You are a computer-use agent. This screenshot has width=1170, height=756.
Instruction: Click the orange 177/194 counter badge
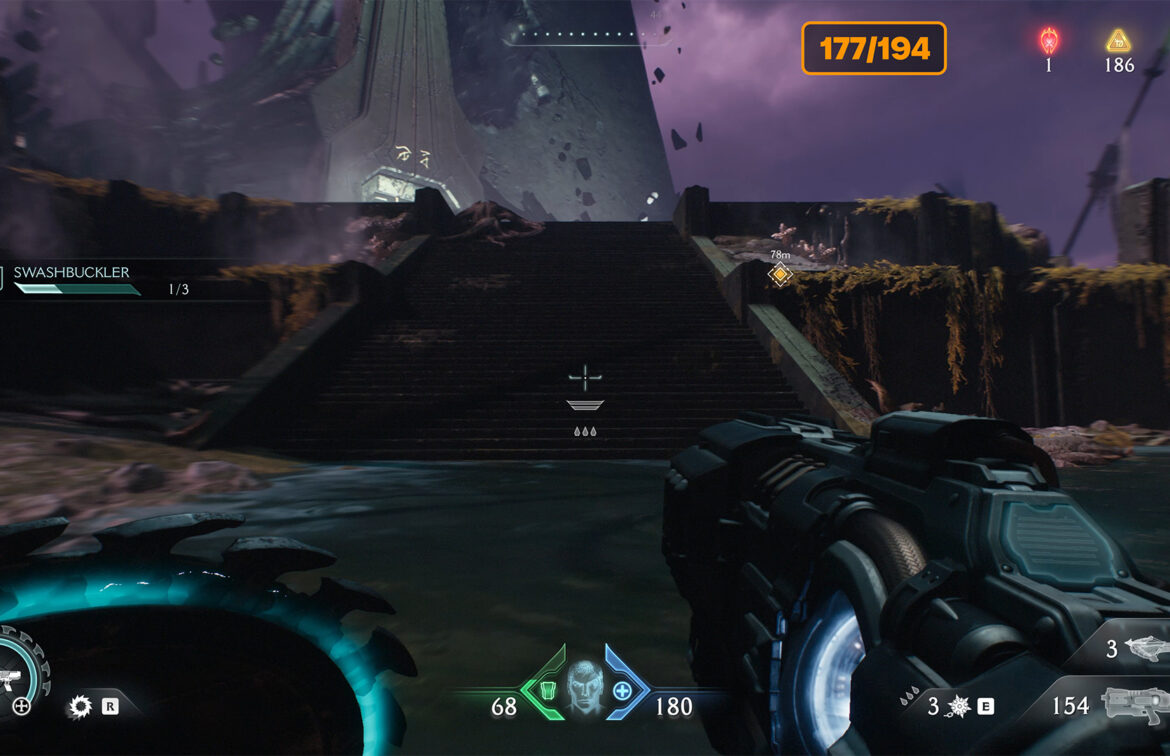point(873,49)
